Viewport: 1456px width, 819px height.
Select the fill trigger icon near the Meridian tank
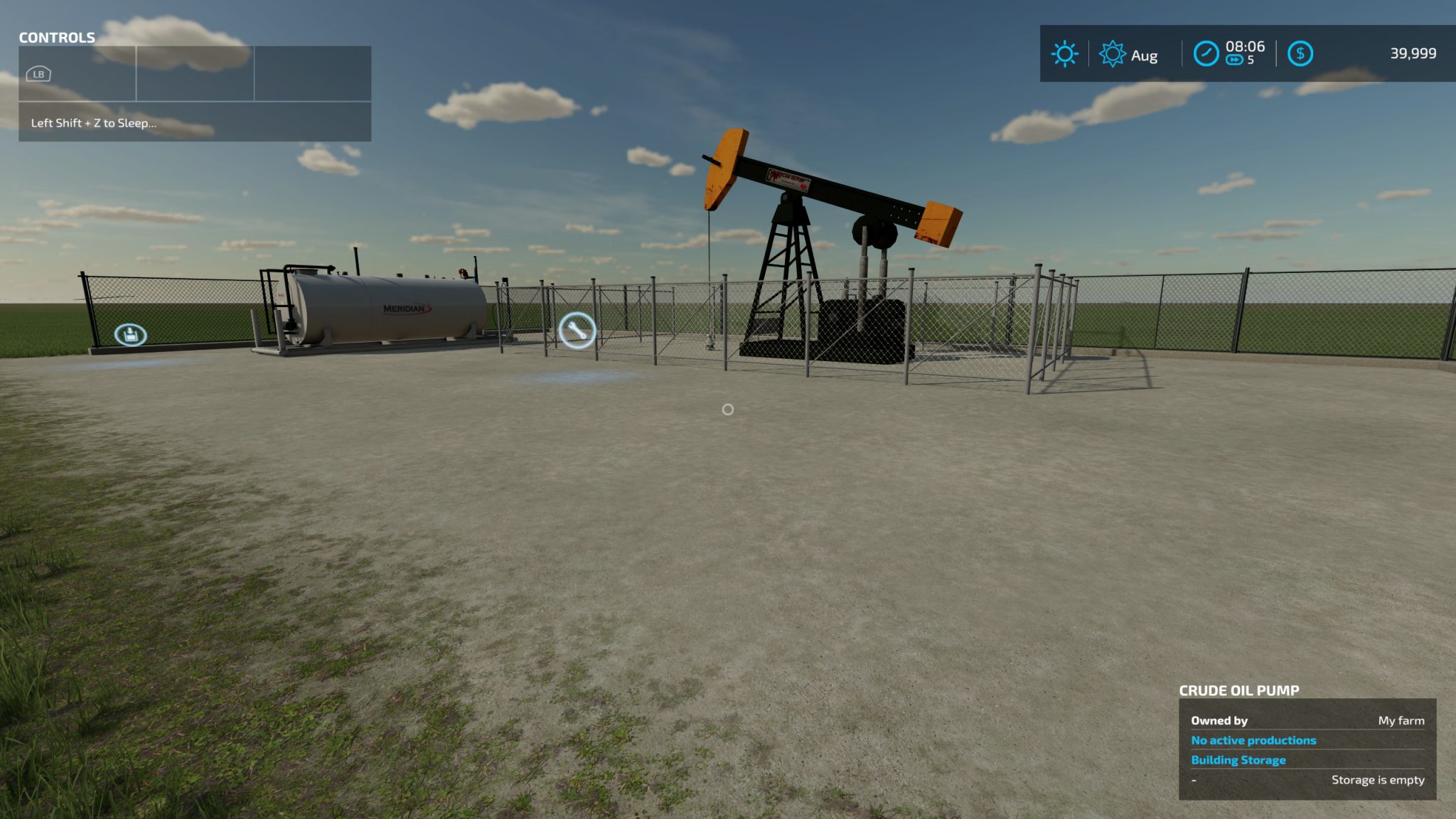[x=131, y=335]
